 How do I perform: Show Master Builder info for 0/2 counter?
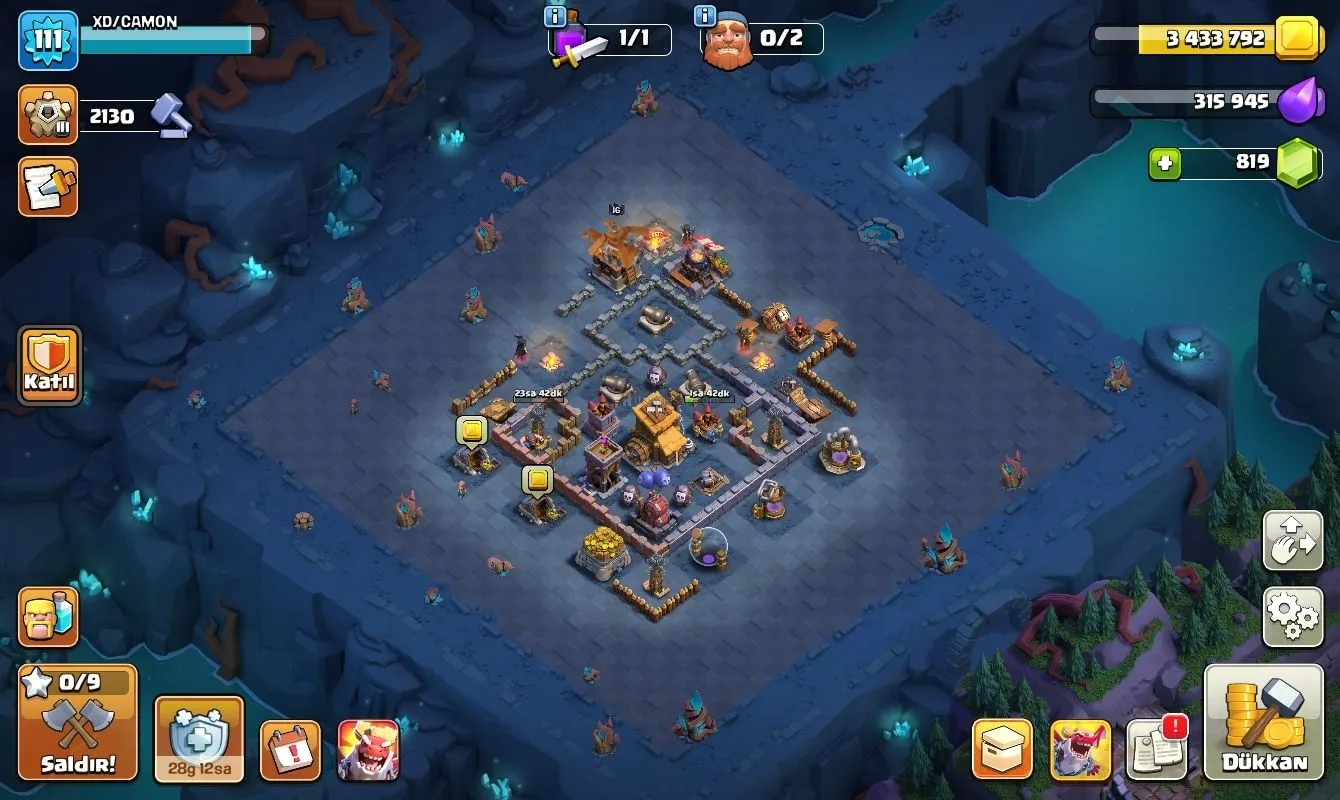pyautogui.click(x=706, y=17)
